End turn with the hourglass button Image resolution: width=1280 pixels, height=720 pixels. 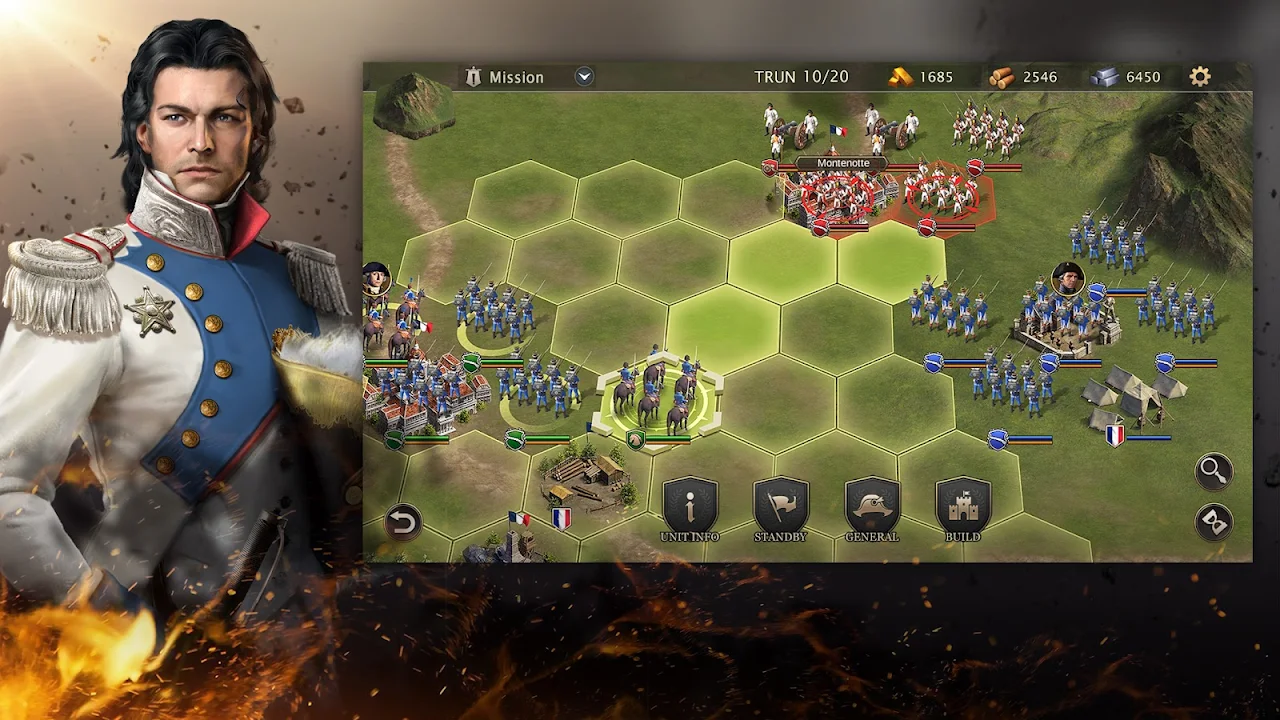coord(1214,523)
